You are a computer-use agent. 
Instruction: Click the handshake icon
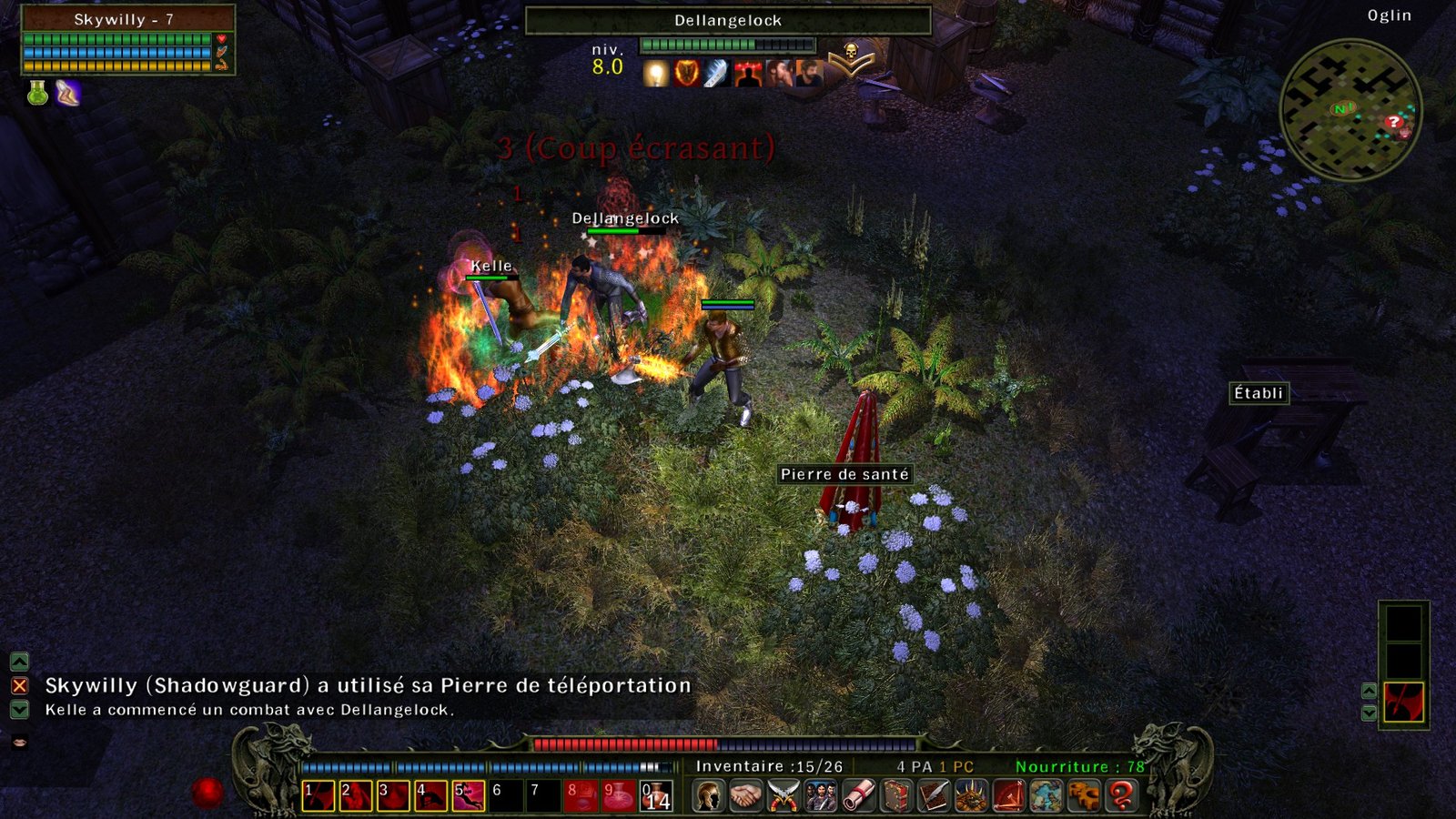(745, 795)
